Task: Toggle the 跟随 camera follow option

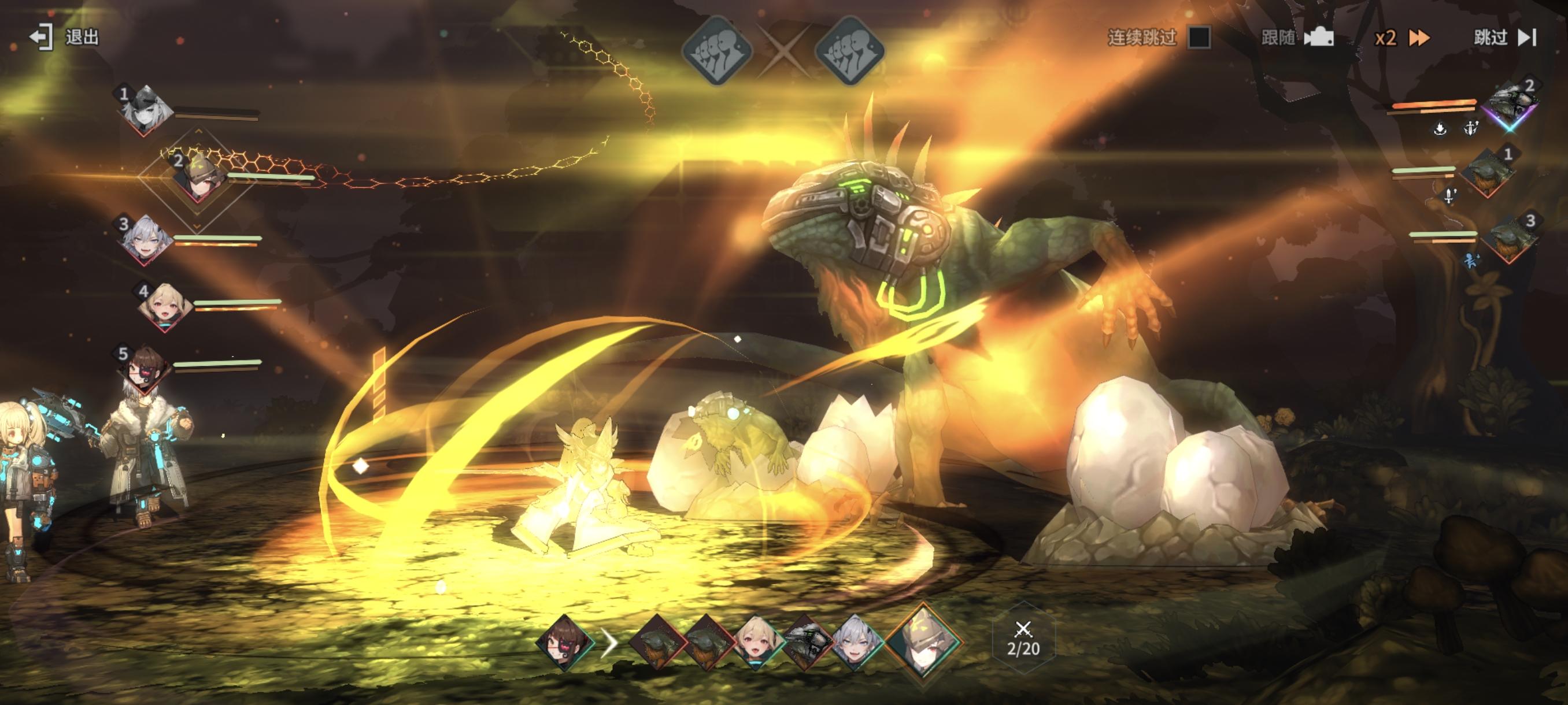Action: 1297,38
